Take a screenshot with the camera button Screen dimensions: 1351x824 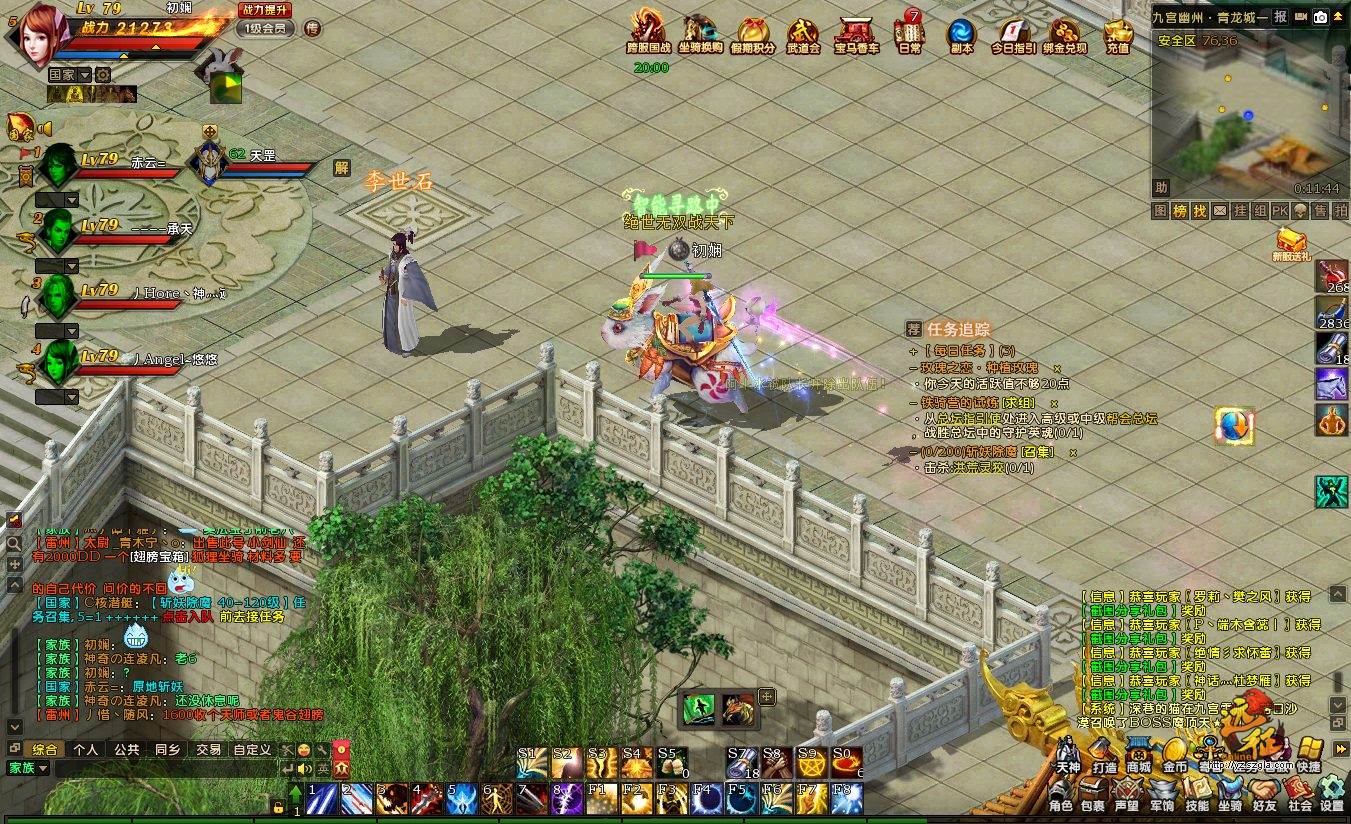(1320, 17)
